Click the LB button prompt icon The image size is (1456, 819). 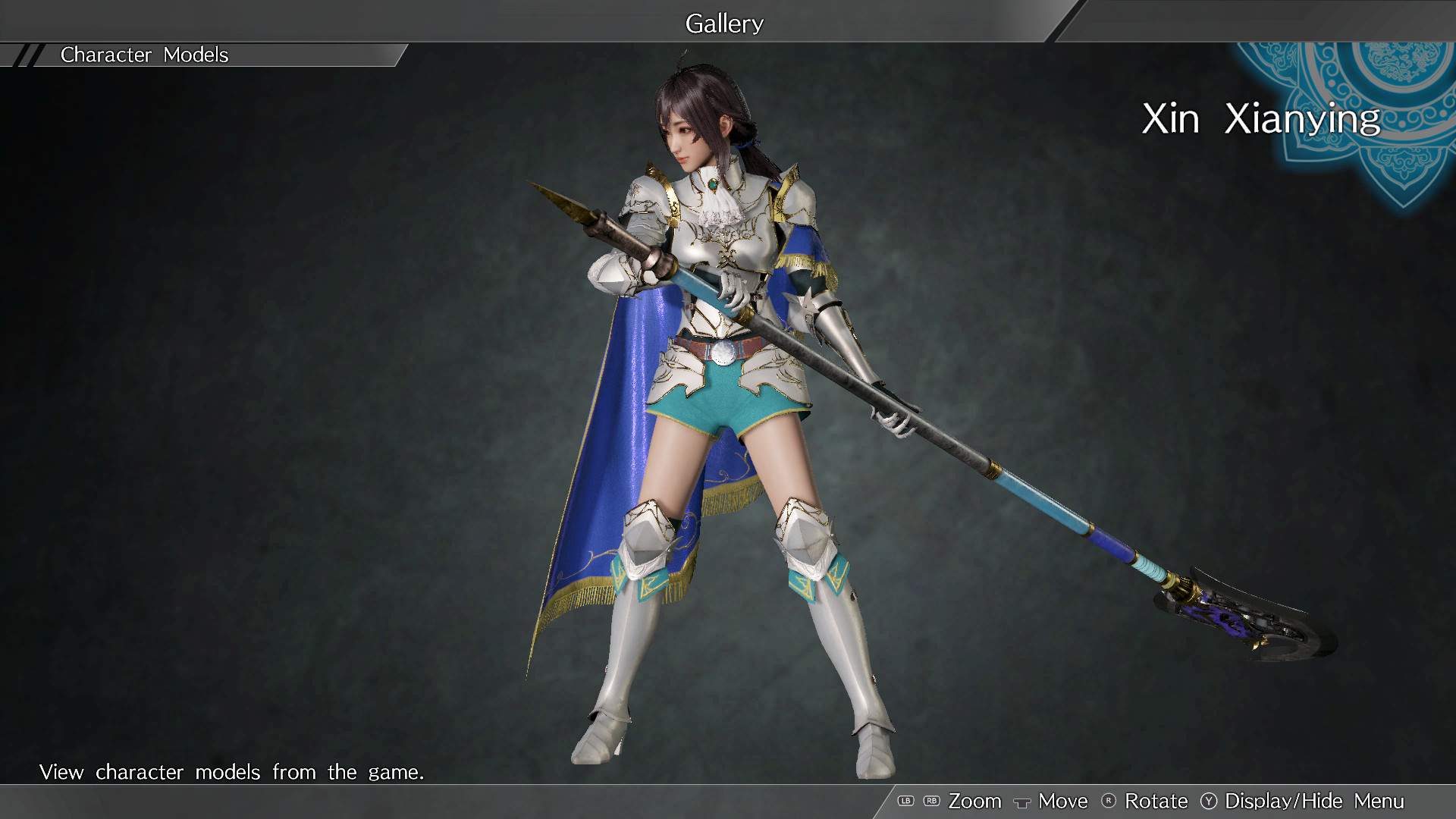[x=905, y=801]
